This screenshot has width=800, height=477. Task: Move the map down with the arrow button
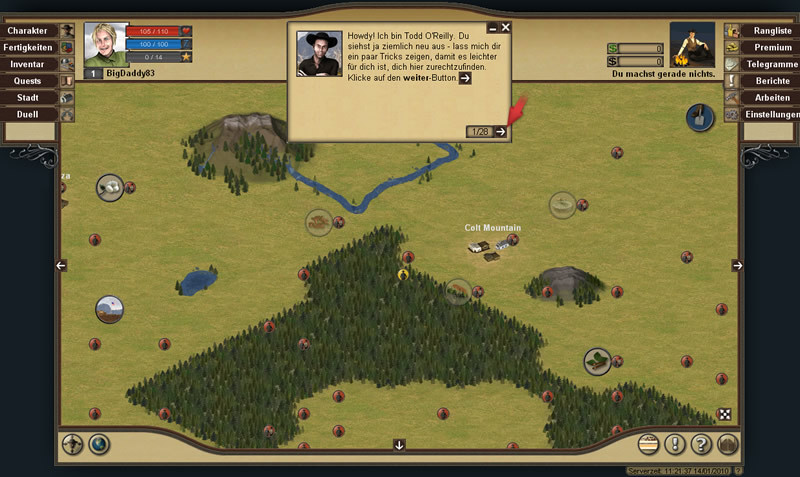coord(399,445)
